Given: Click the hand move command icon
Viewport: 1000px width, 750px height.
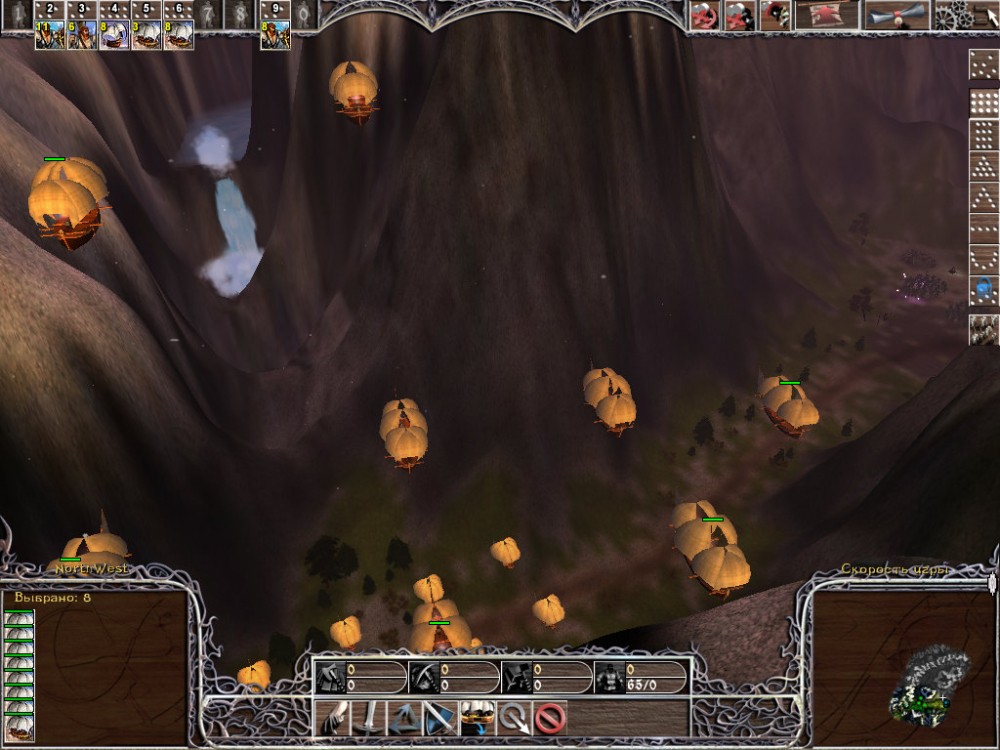Looking at the screenshot, I should (334, 717).
